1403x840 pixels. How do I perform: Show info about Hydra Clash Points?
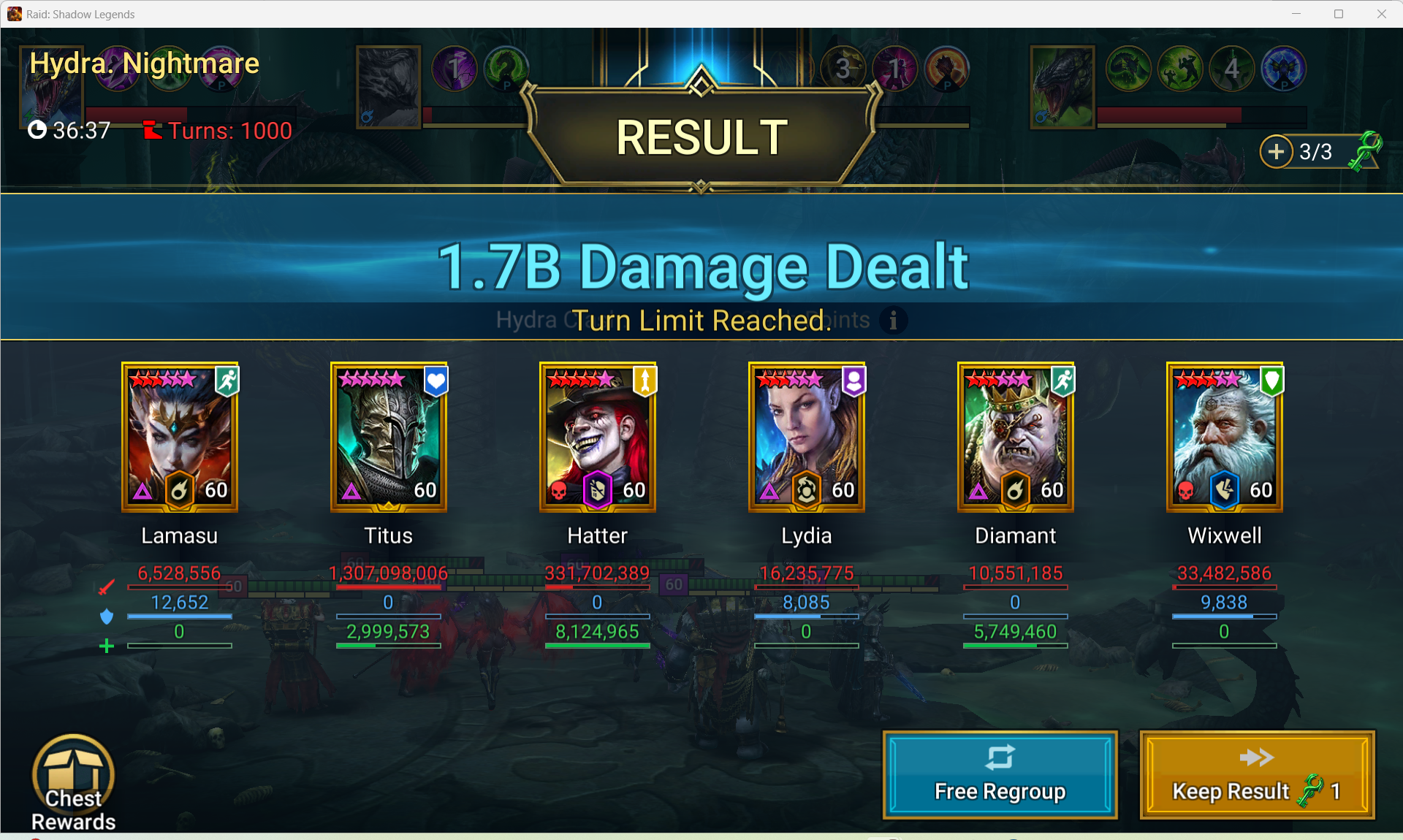tap(893, 320)
